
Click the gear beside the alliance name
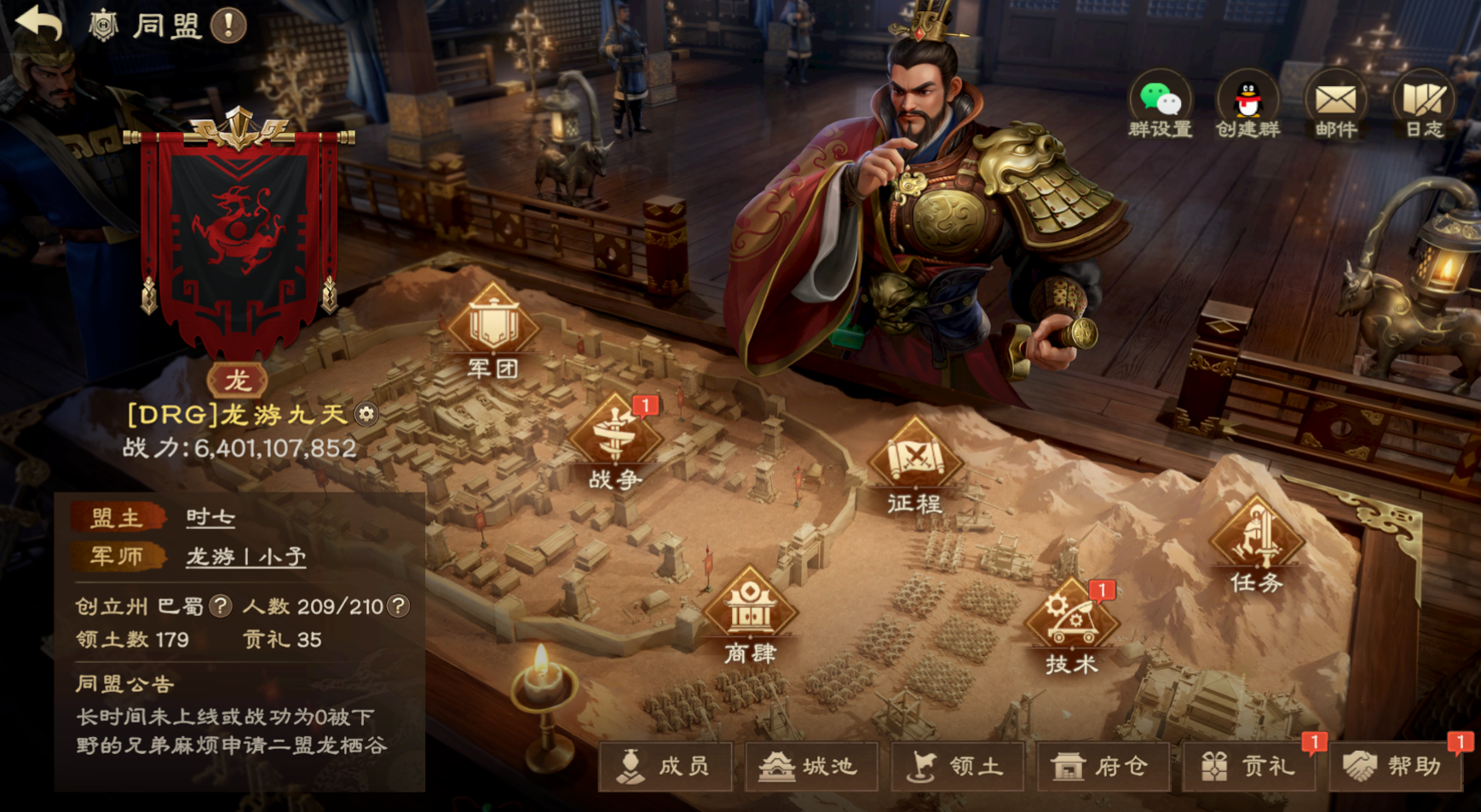[366, 414]
